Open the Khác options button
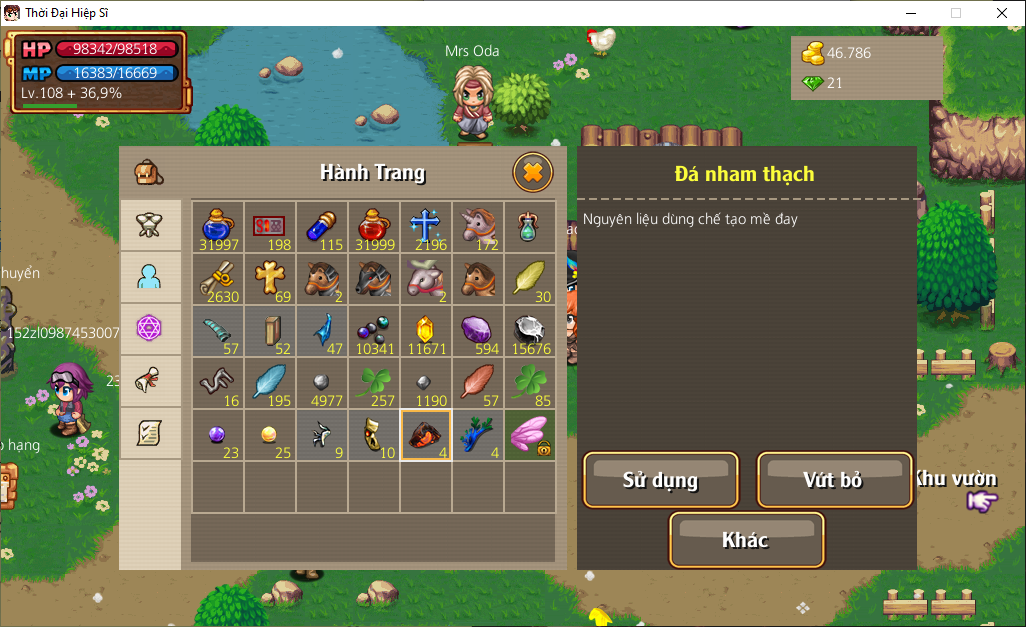This screenshot has height=627, width=1026. 746,540
